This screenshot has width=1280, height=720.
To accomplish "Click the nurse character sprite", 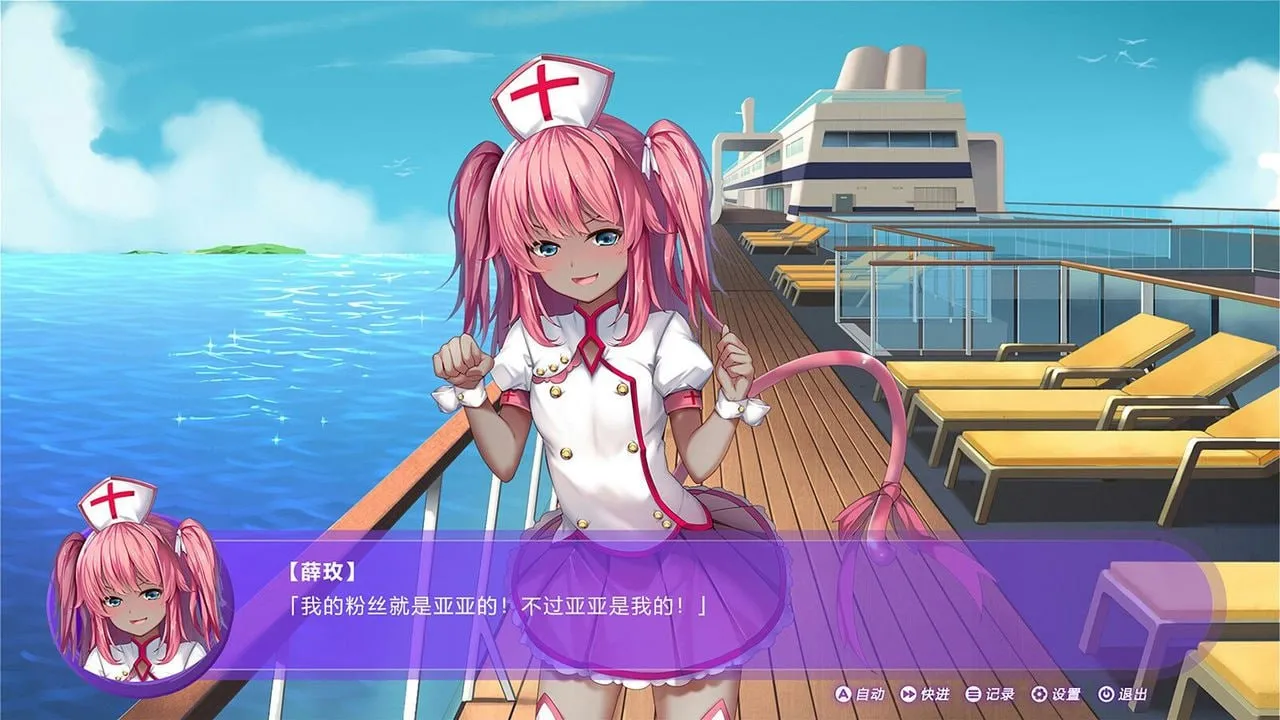I will click(x=590, y=350).
